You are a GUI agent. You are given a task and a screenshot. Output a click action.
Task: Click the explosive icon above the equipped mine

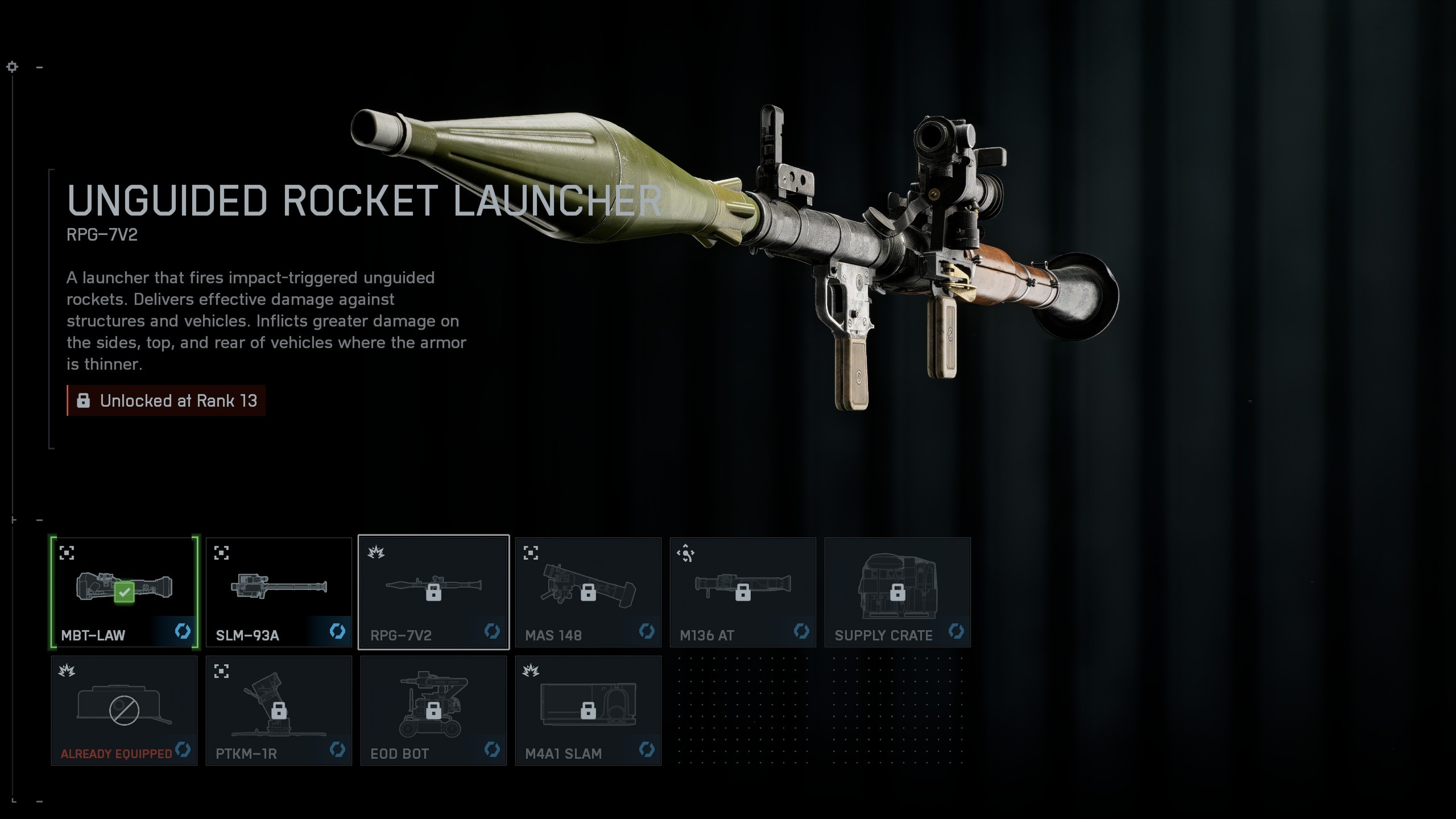(x=68, y=670)
